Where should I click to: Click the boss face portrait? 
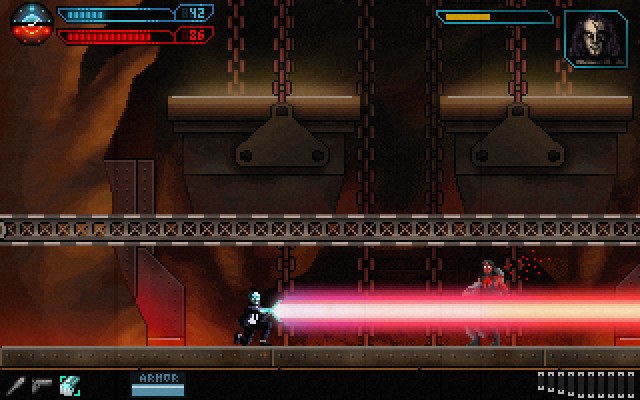(596, 39)
